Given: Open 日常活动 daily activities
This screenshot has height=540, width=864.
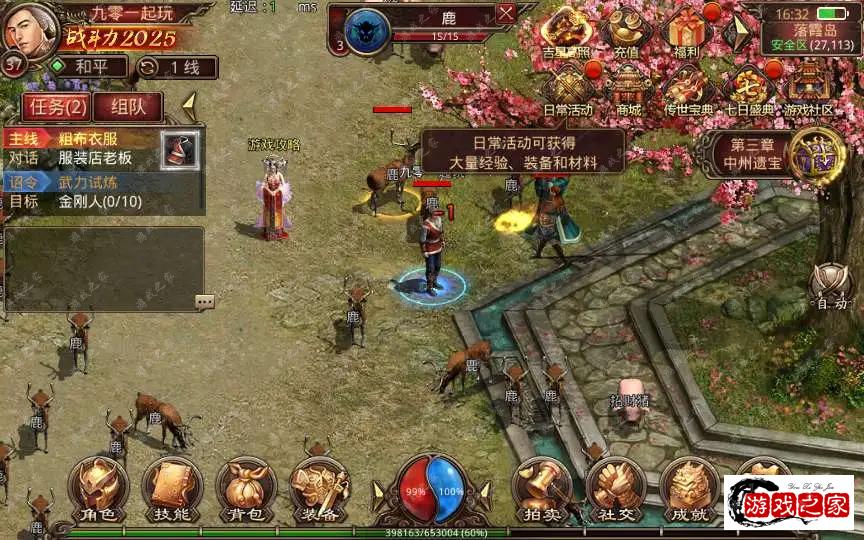Looking at the screenshot, I should pyautogui.click(x=568, y=90).
